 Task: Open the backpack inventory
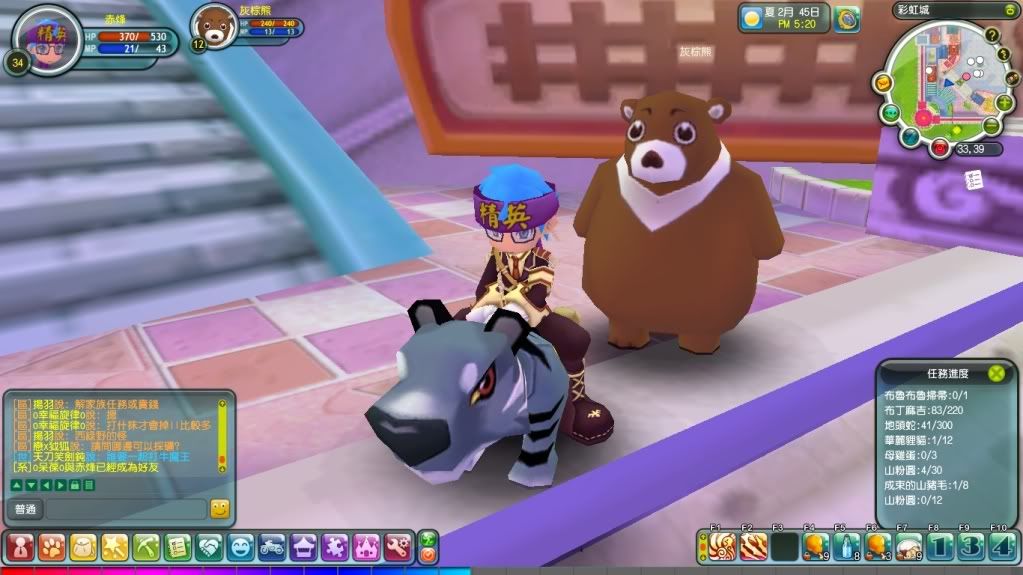pos(83,546)
